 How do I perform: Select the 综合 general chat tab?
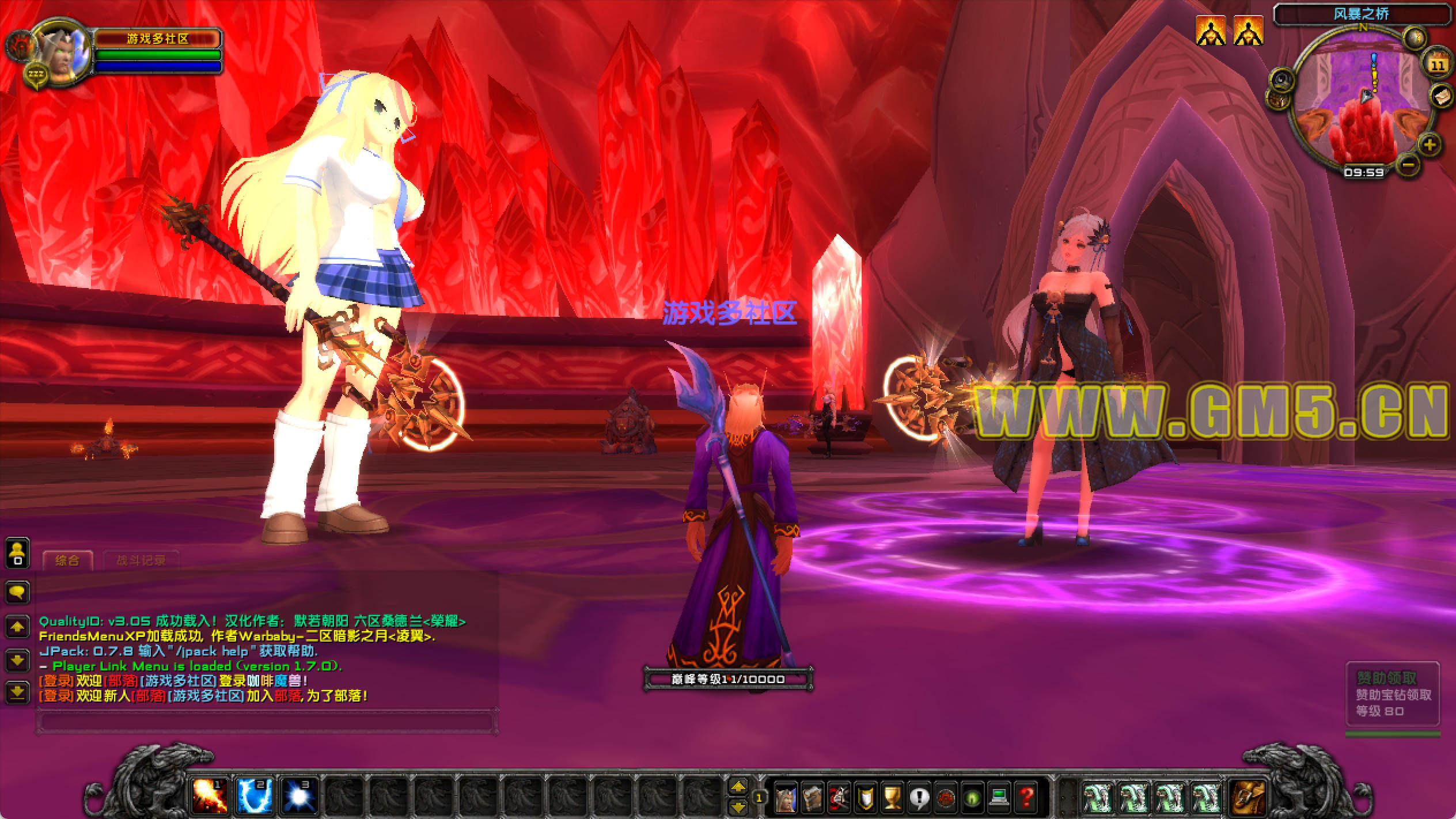67,560
